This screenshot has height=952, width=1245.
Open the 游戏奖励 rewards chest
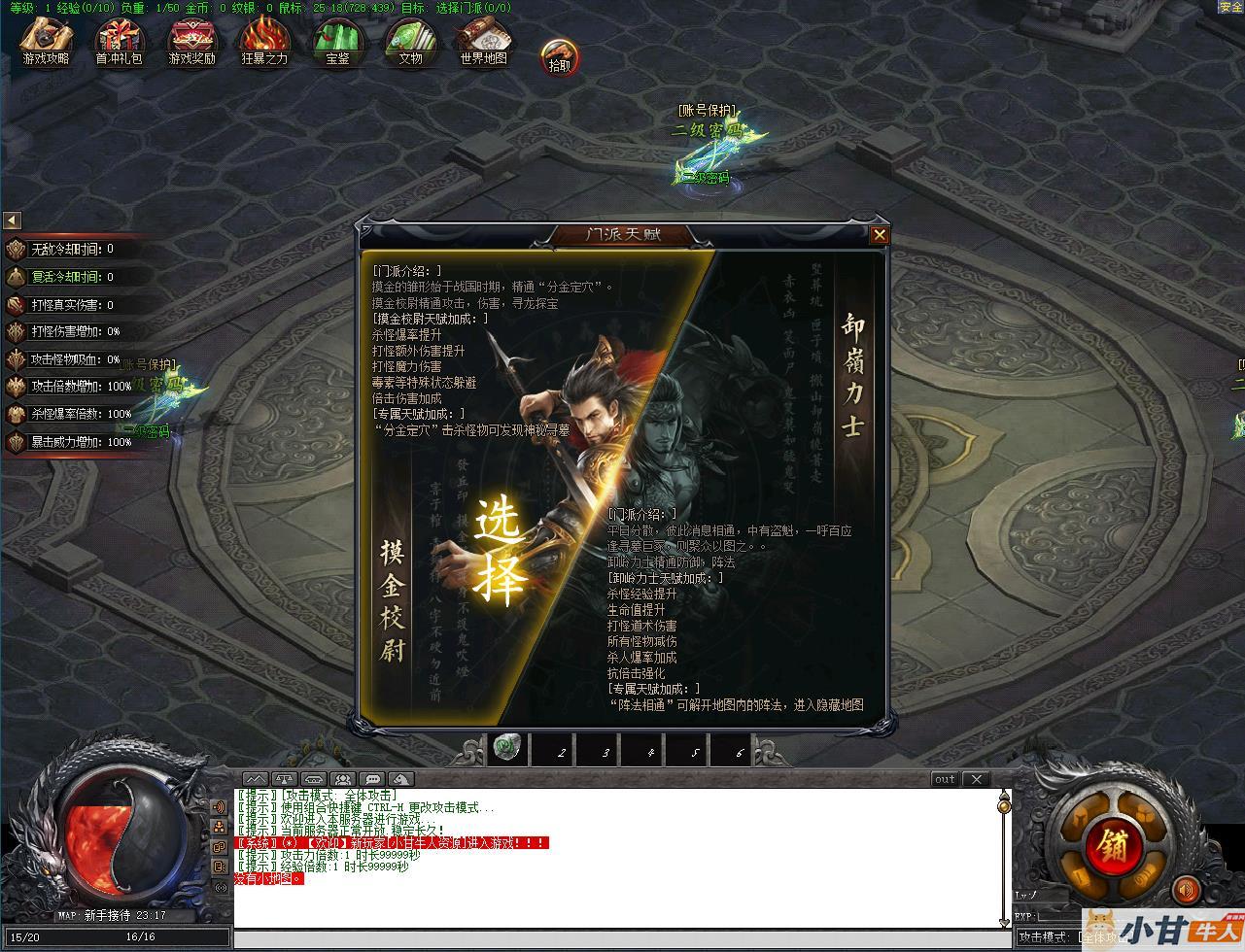tap(191, 44)
